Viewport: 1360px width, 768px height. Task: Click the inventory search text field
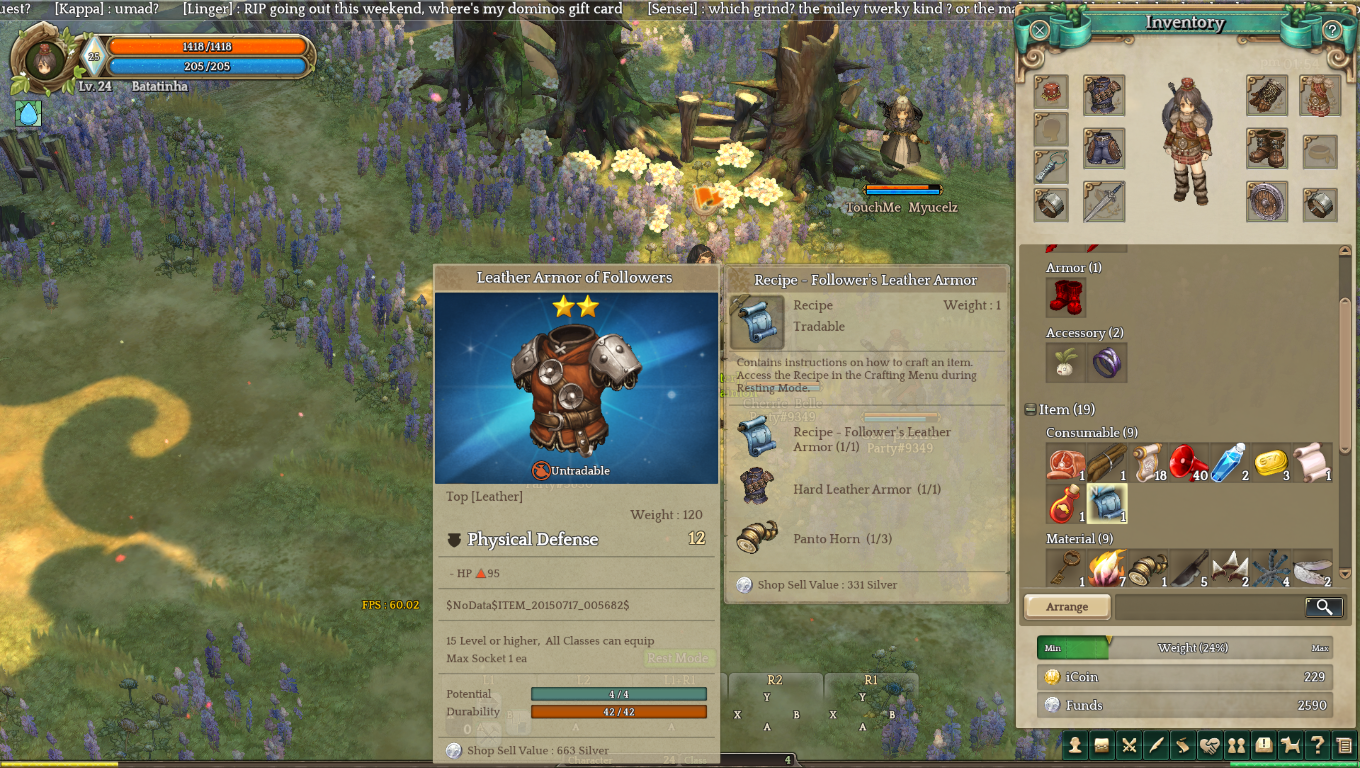click(1210, 607)
